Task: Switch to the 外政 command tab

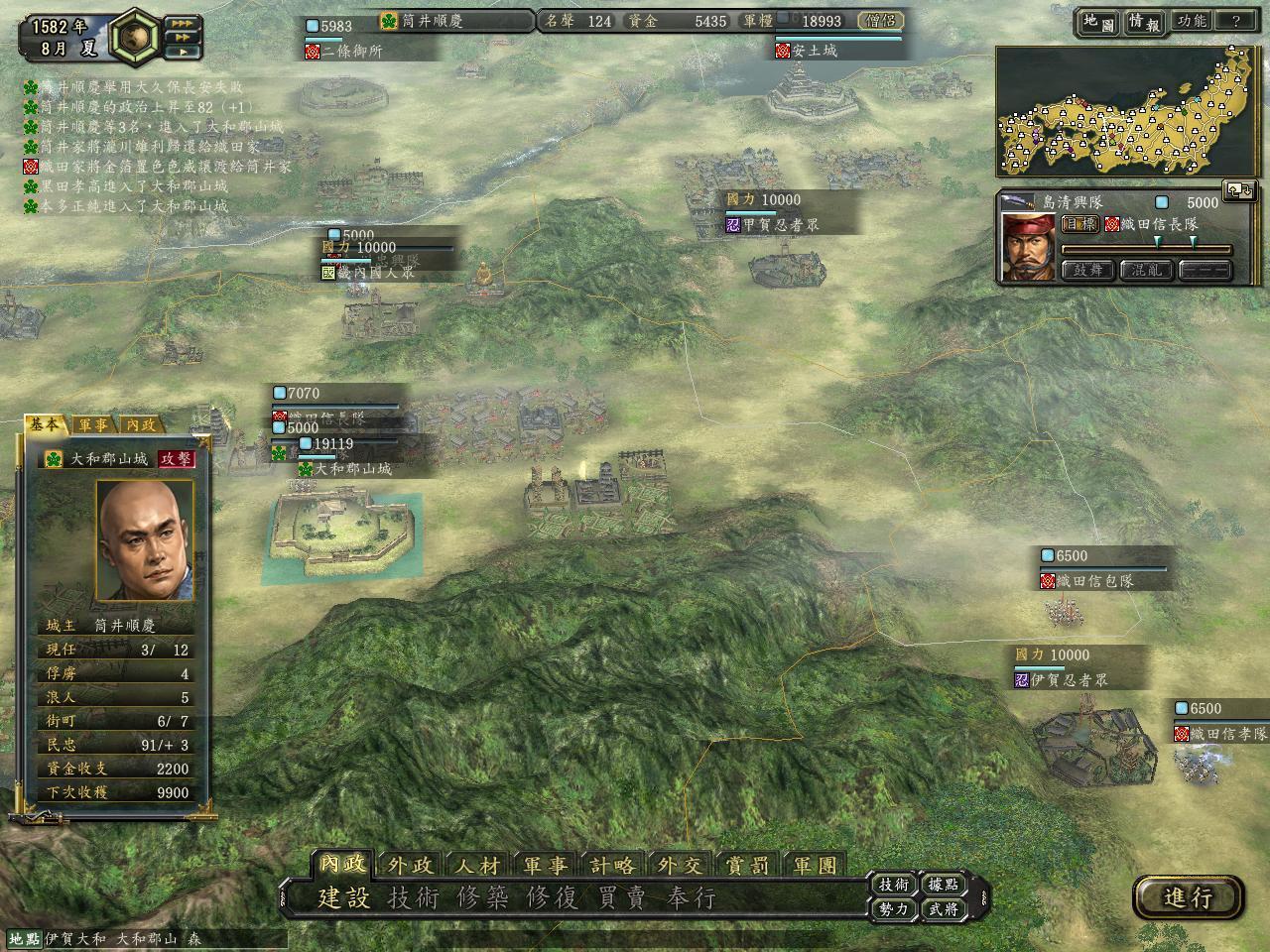Action: pos(410,866)
